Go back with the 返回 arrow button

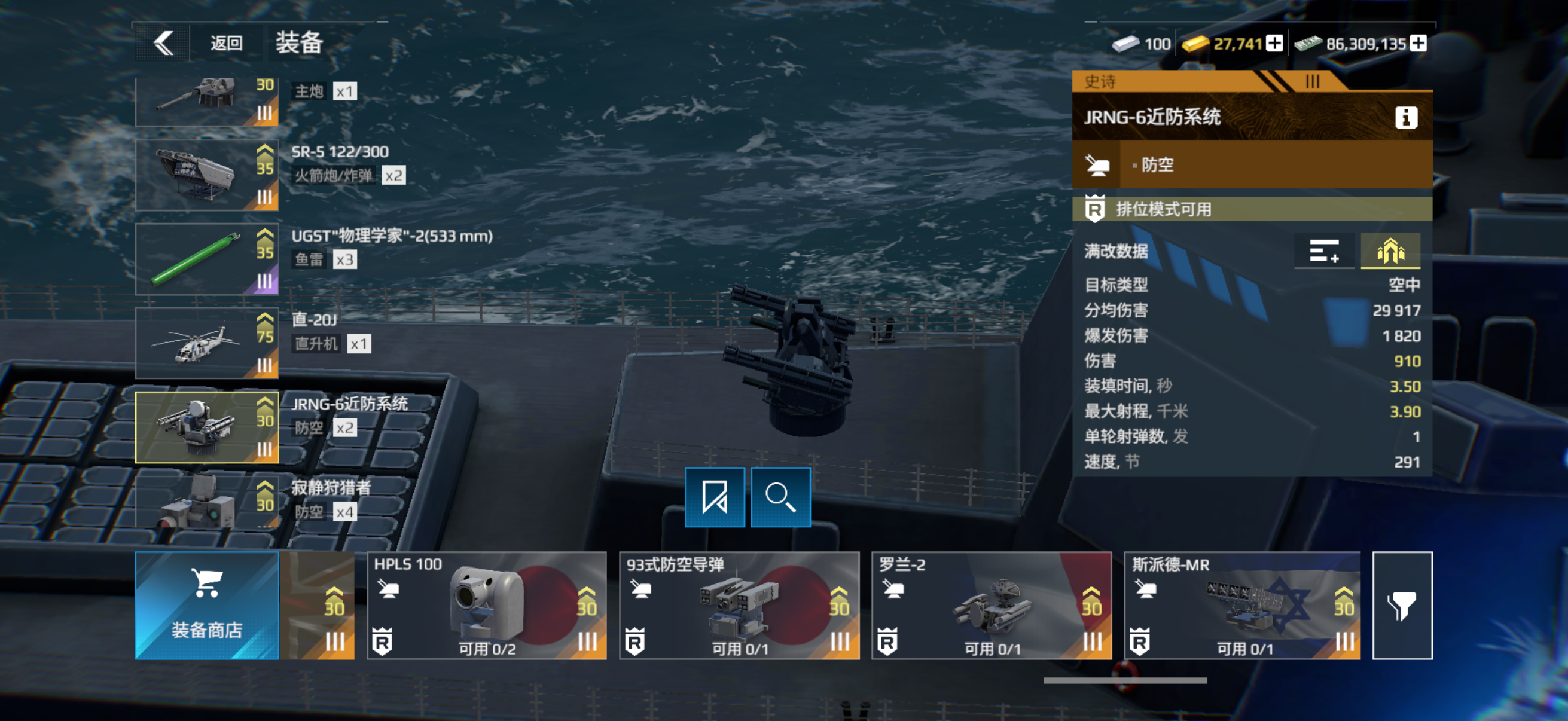(163, 43)
